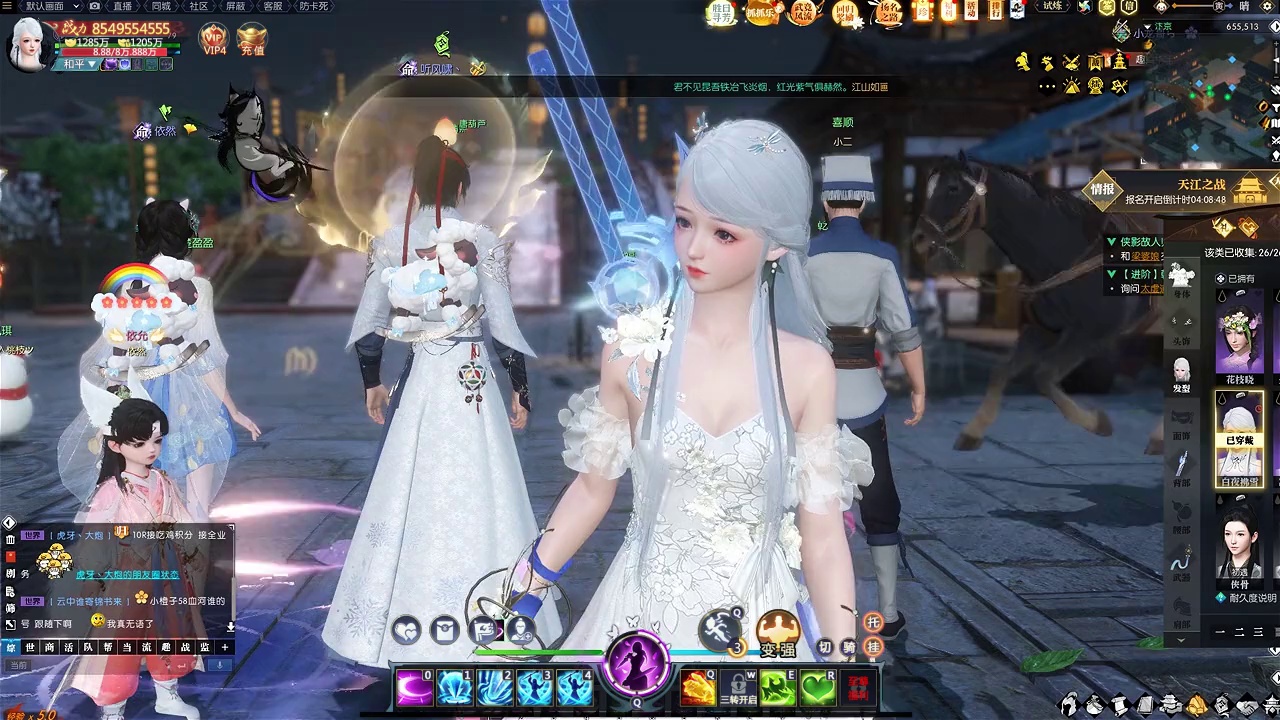Open the double hearts social icon
Image resolution: width=1280 pixels, height=720 pixels.
(x=407, y=630)
